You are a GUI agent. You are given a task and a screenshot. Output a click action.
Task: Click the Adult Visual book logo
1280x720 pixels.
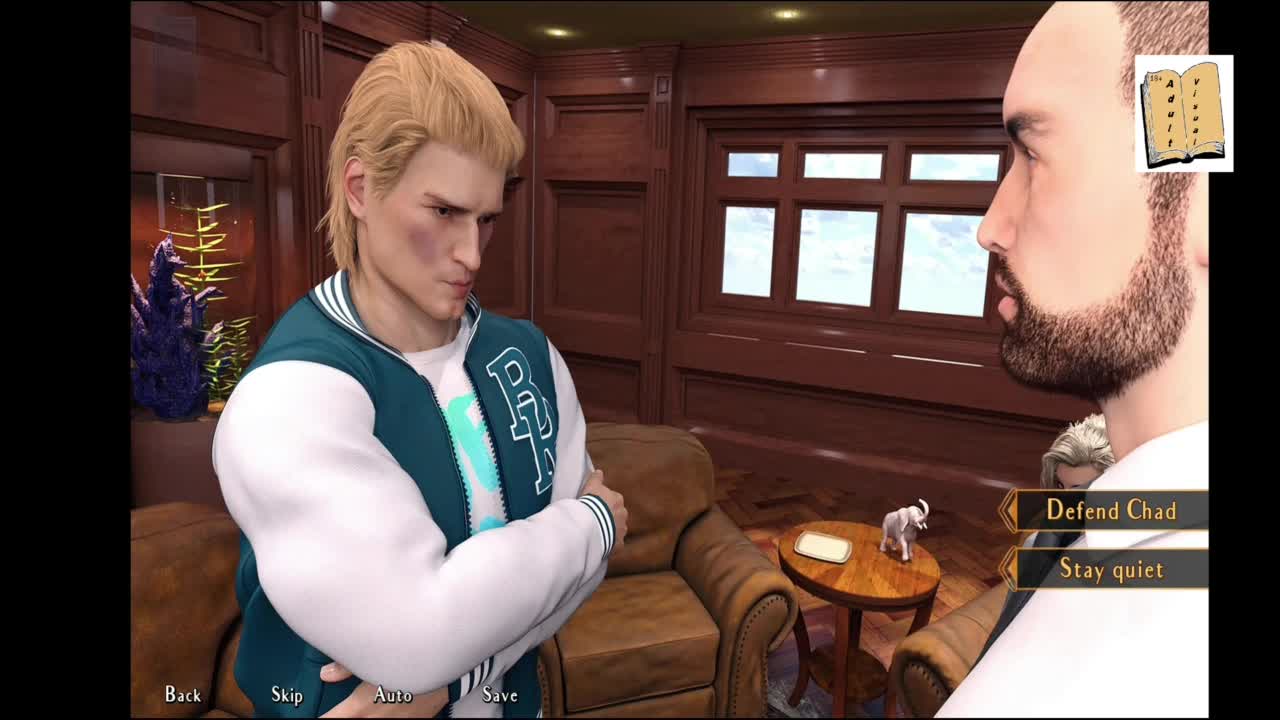pyautogui.click(x=1183, y=113)
